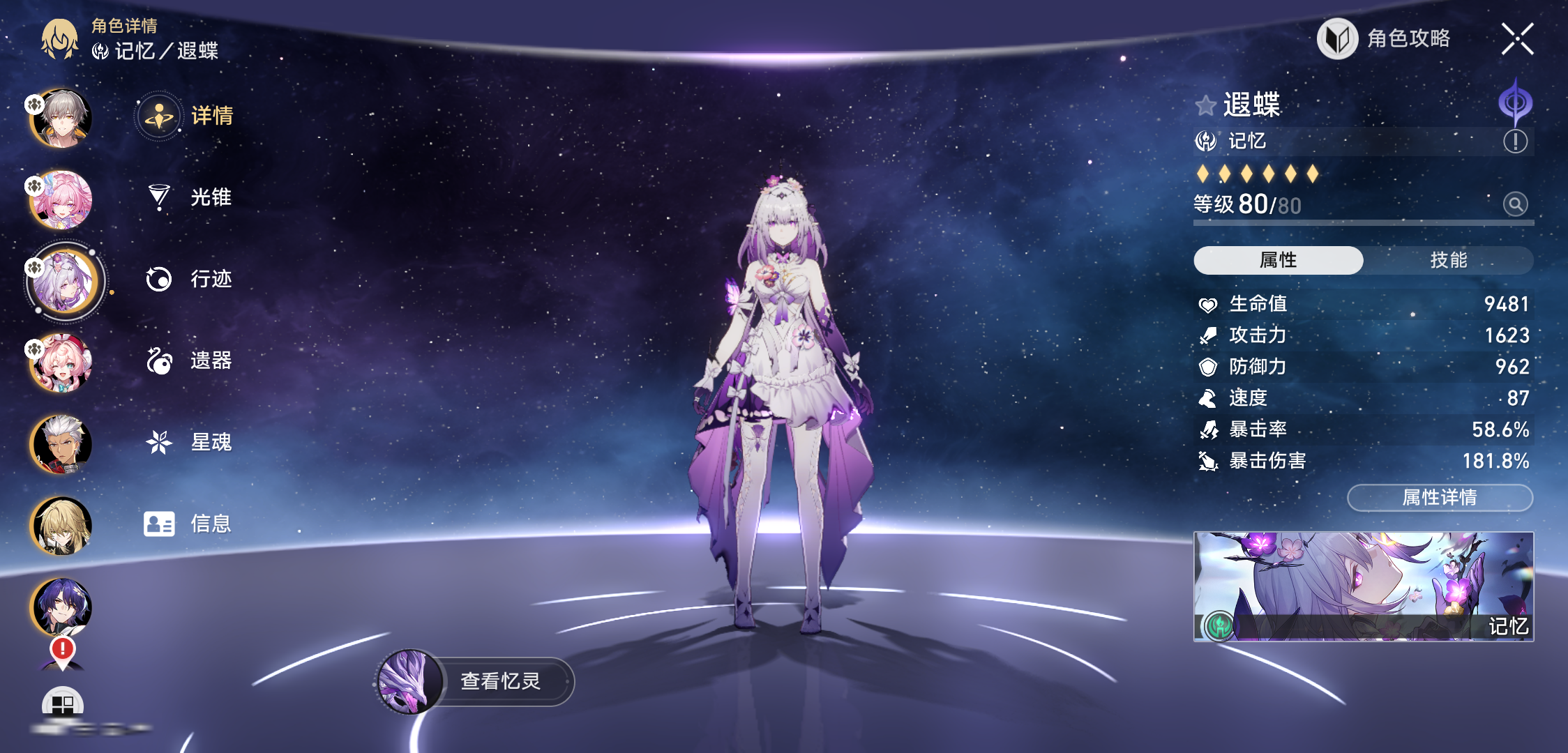This screenshot has height=753, width=1568.
Task: Select the grey-haired Trailblazer portrait
Action: click(61, 119)
